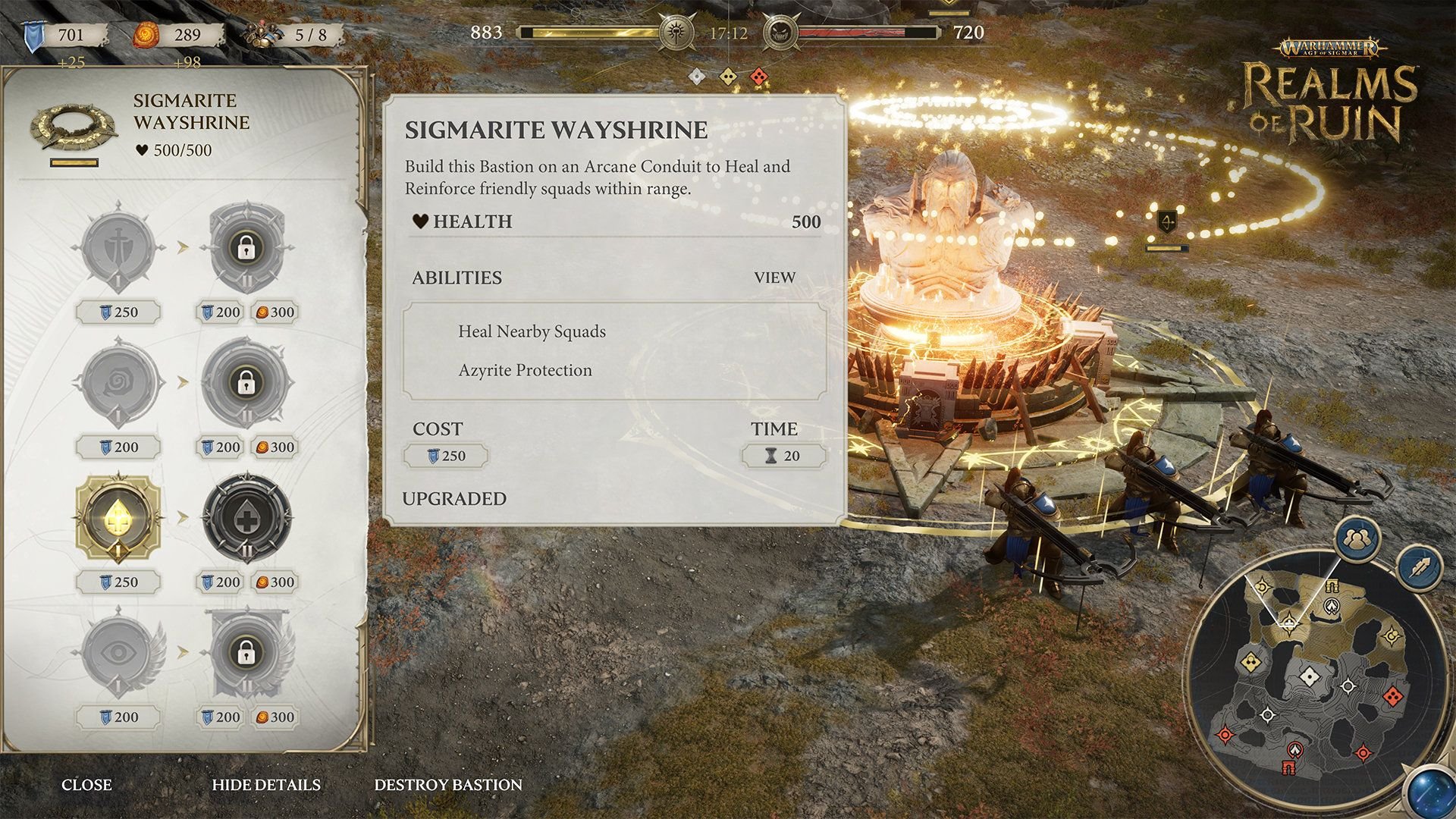The image size is (1456, 819).
Task: Select the golden Heal upgrade icon
Action: click(118, 516)
